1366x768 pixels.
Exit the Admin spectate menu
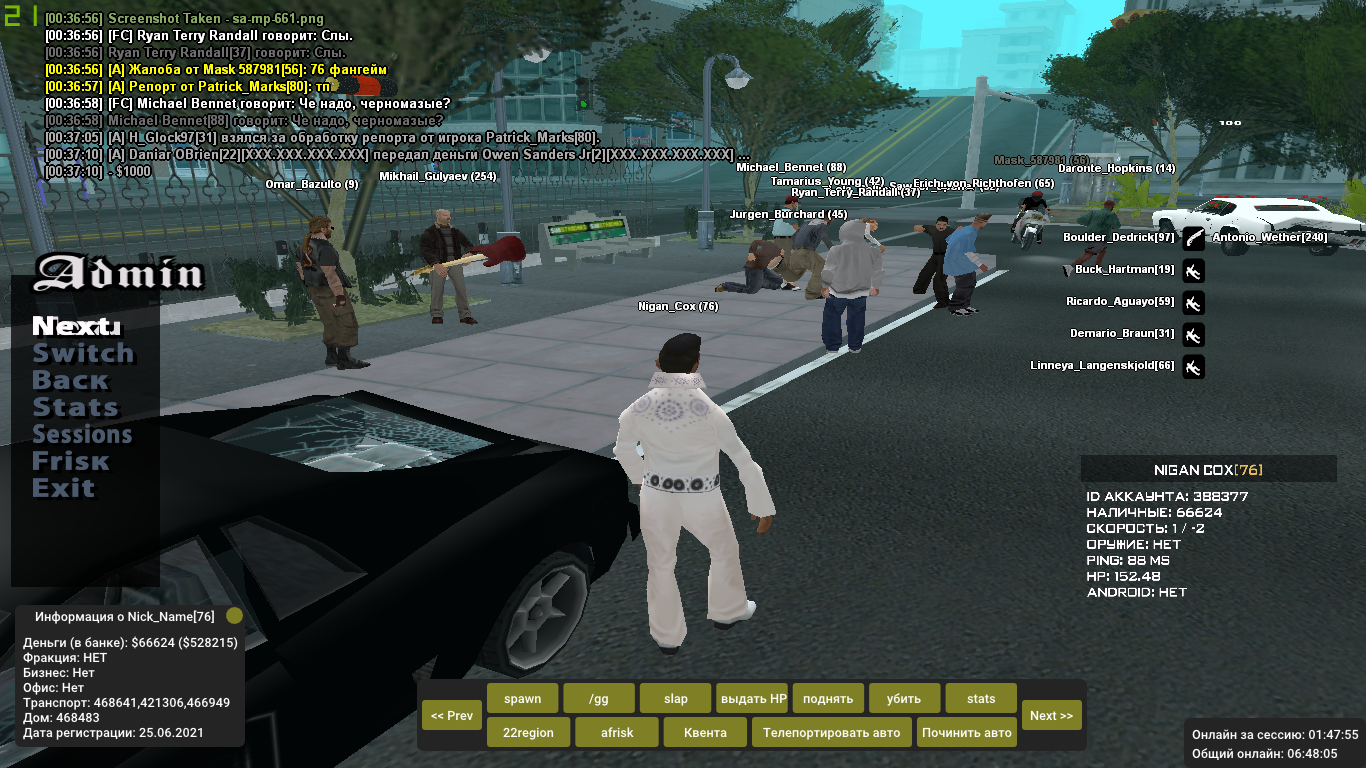(63, 489)
